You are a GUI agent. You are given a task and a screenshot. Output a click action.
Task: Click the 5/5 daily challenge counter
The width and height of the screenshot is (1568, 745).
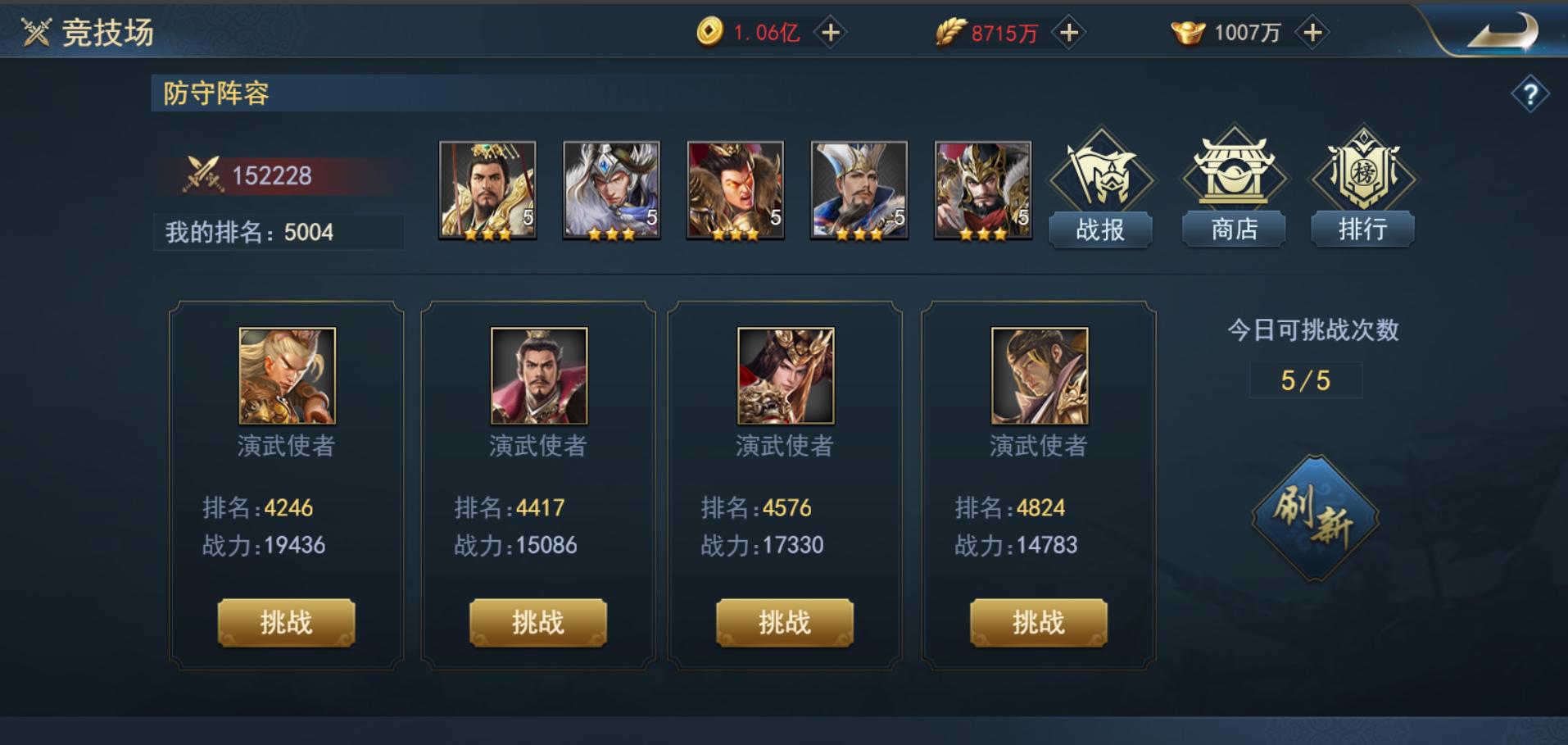[1304, 379]
